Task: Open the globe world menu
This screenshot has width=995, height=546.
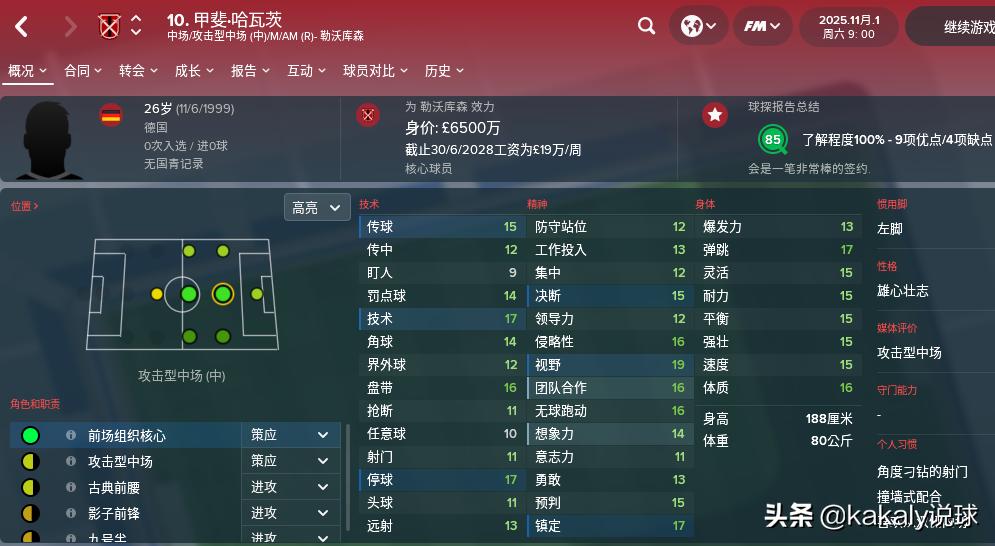Action: (x=698, y=26)
